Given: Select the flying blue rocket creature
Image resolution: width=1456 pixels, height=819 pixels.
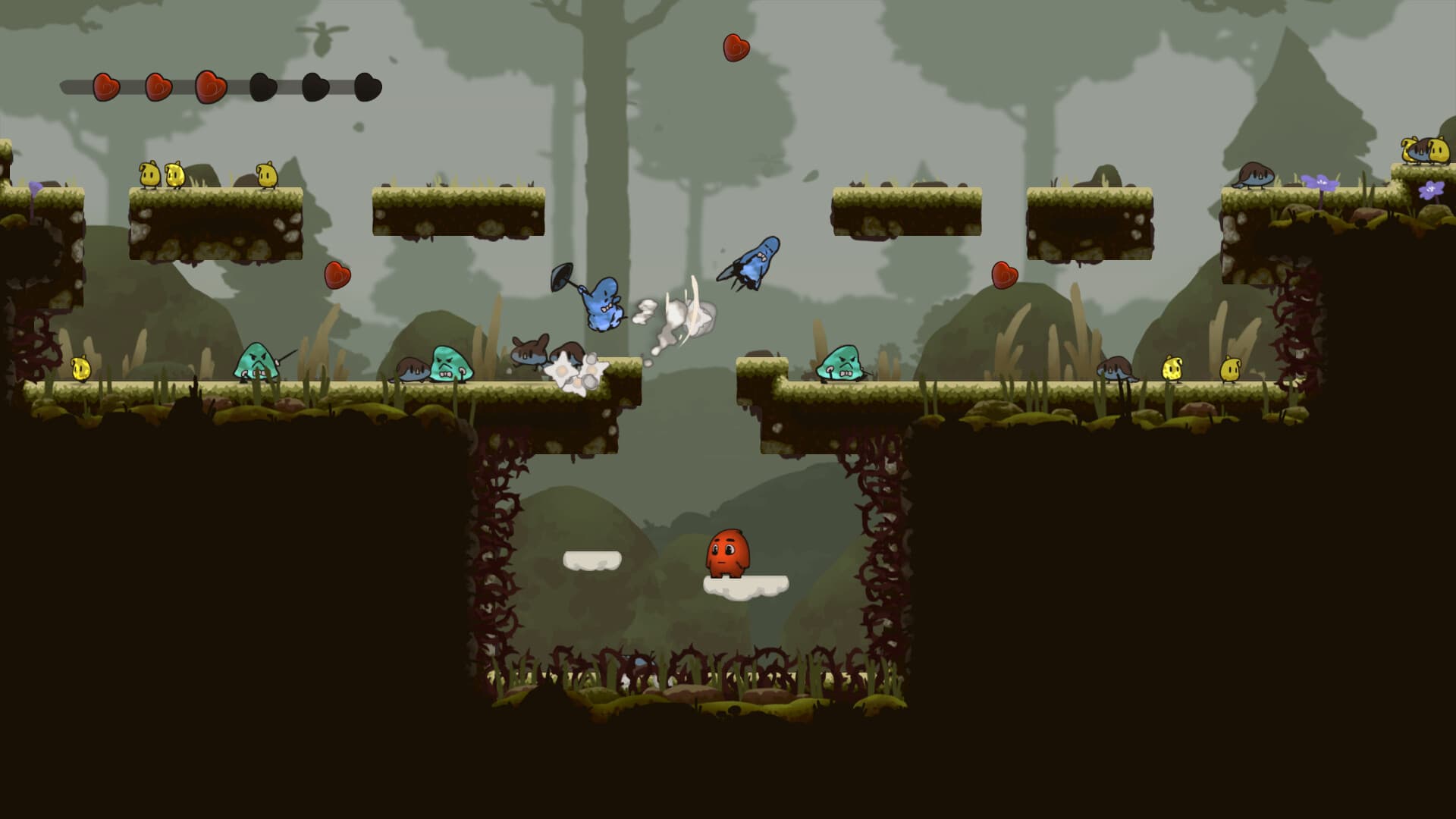Looking at the screenshot, I should click(x=758, y=262).
